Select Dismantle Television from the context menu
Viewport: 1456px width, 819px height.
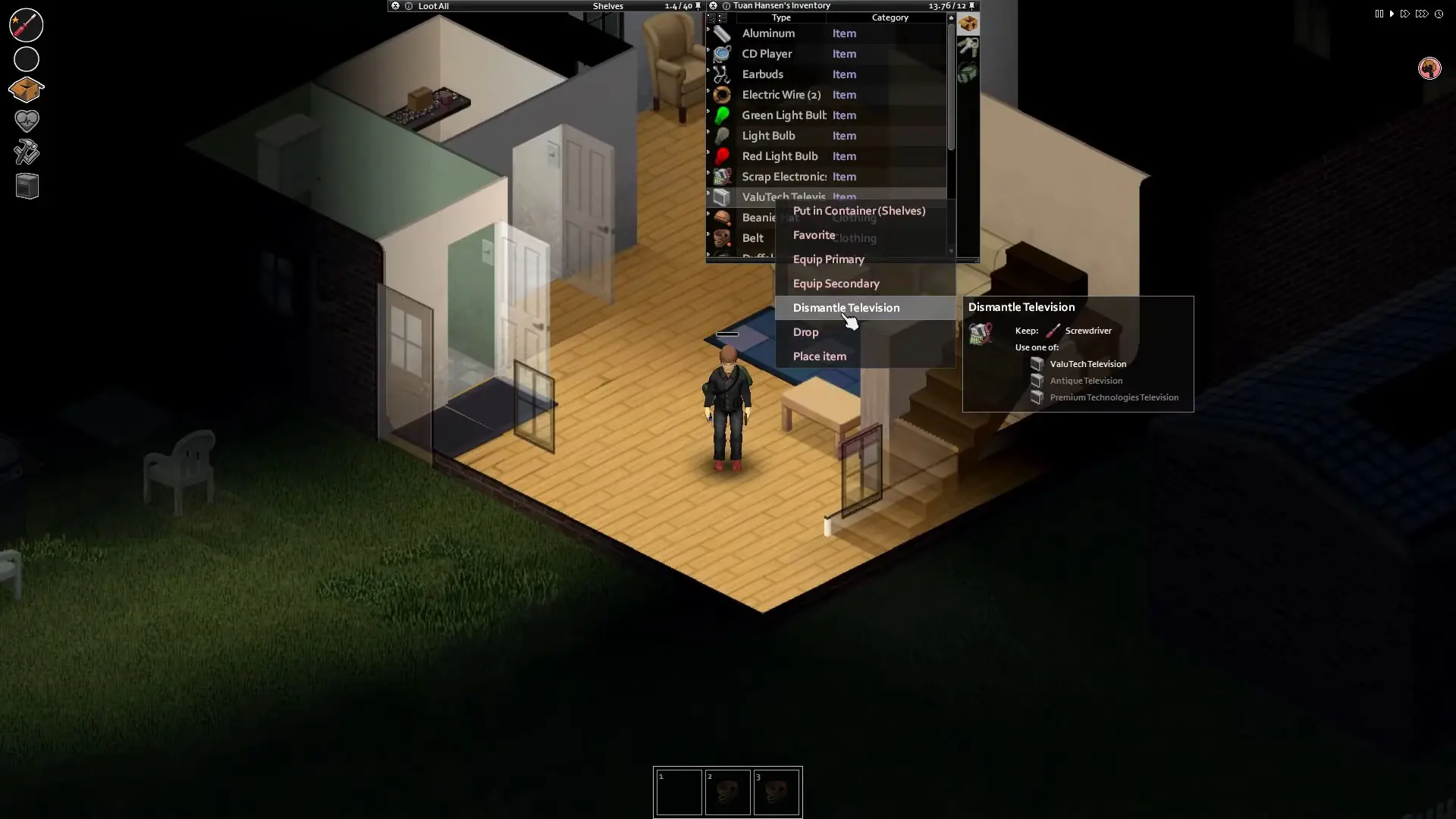846,308
